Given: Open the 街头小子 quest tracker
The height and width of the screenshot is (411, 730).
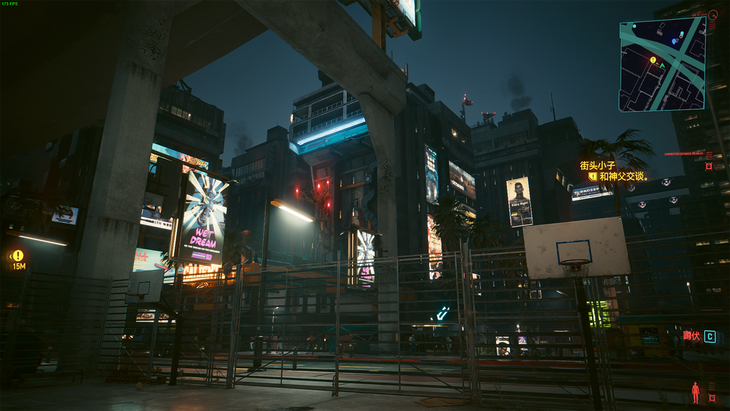Looking at the screenshot, I should coord(599,165).
